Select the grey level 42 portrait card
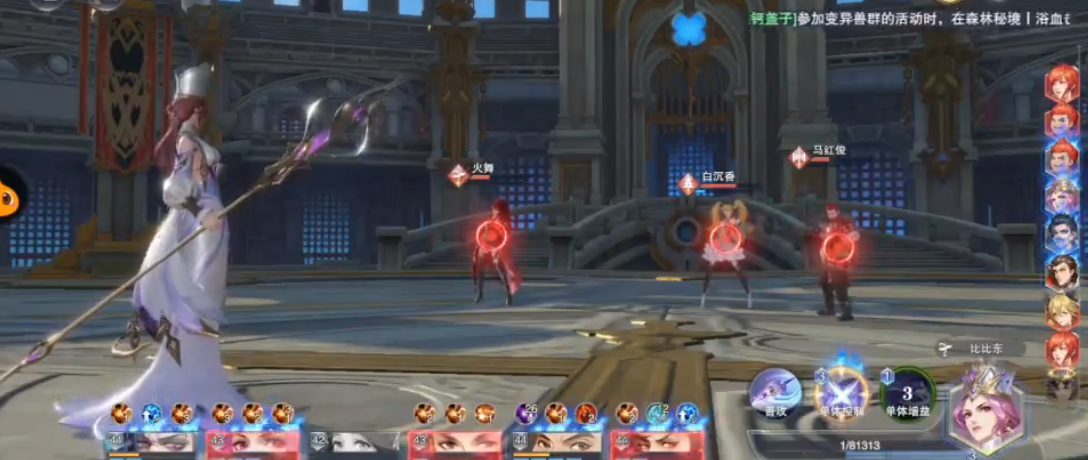Screen dimensions: 1088x460 pyautogui.click(x=354, y=441)
